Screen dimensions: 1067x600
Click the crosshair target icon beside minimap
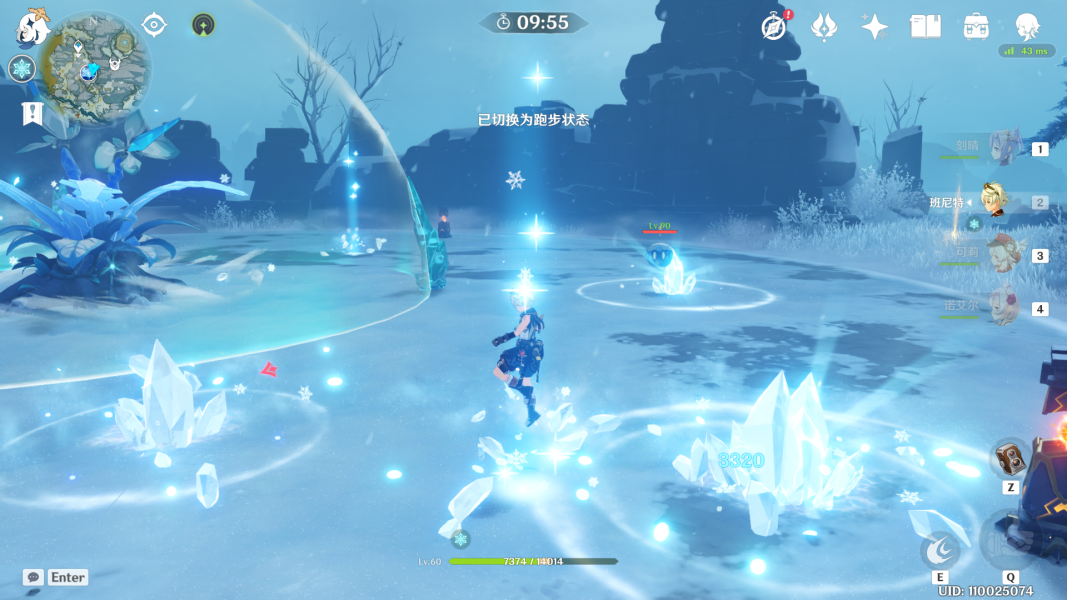154,24
